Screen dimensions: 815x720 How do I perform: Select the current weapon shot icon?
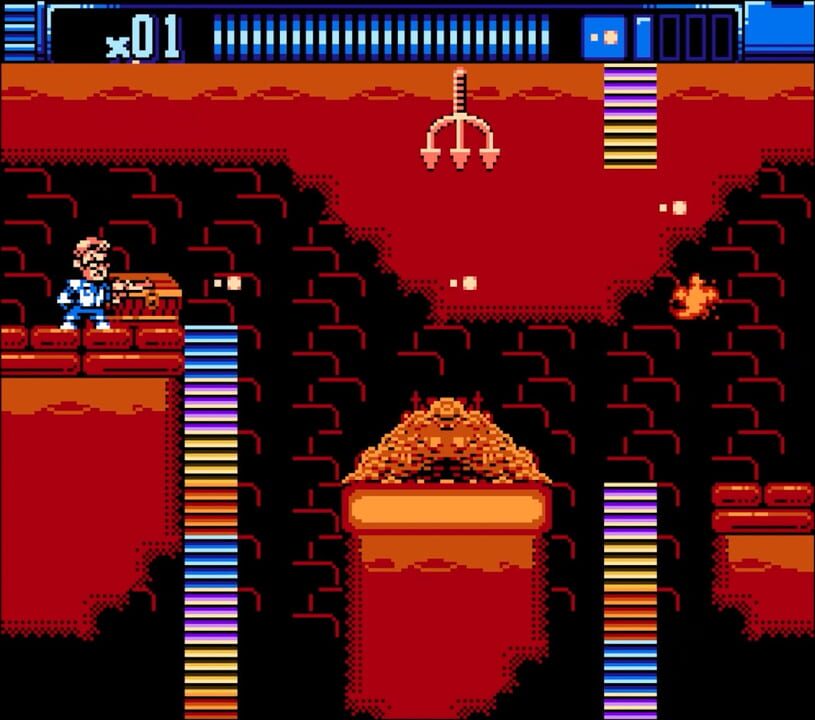[604, 37]
